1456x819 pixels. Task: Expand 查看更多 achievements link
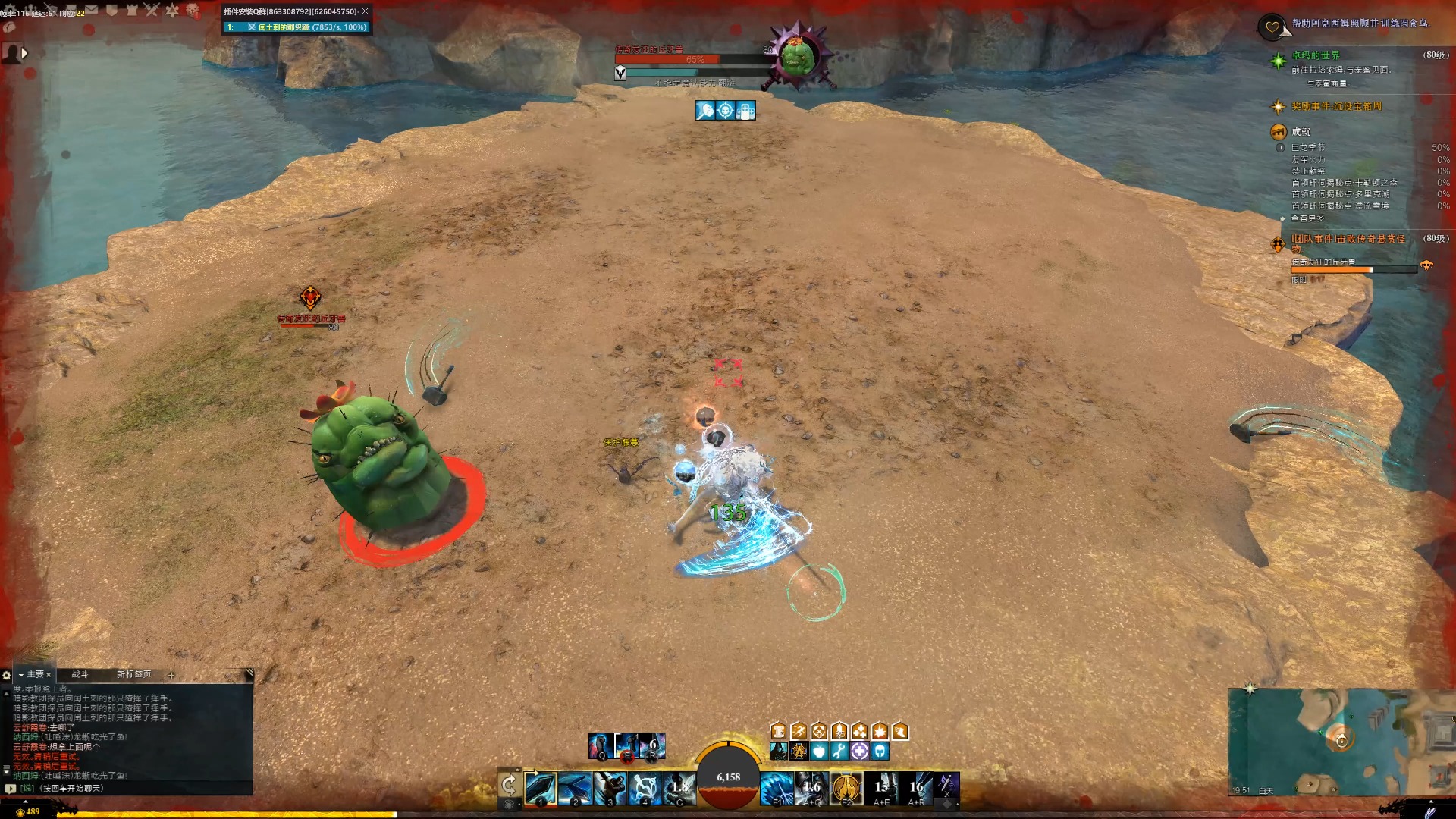point(1307,218)
